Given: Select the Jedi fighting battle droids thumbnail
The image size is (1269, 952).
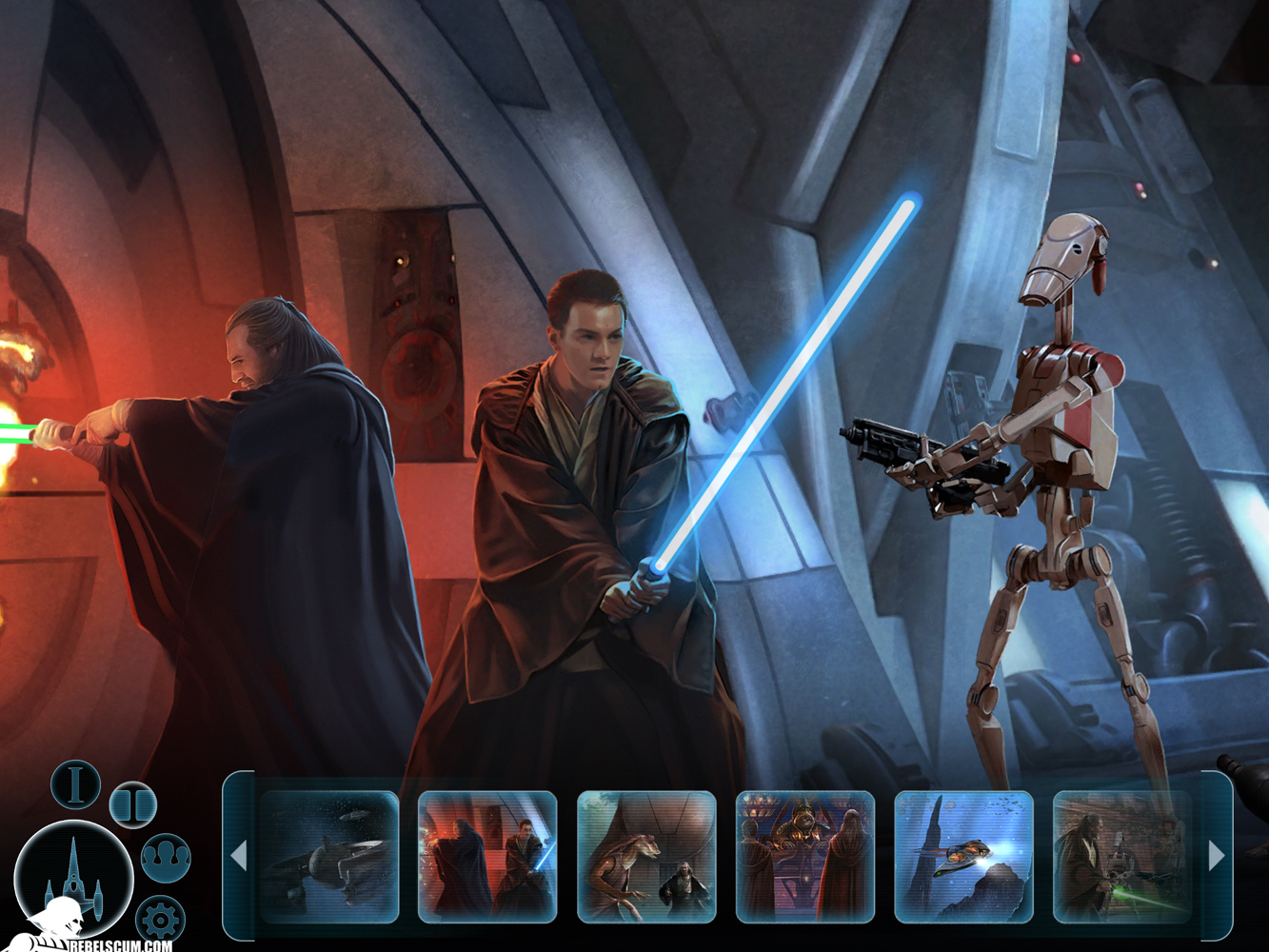Looking at the screenshot, I should (x=1122, y=857).
